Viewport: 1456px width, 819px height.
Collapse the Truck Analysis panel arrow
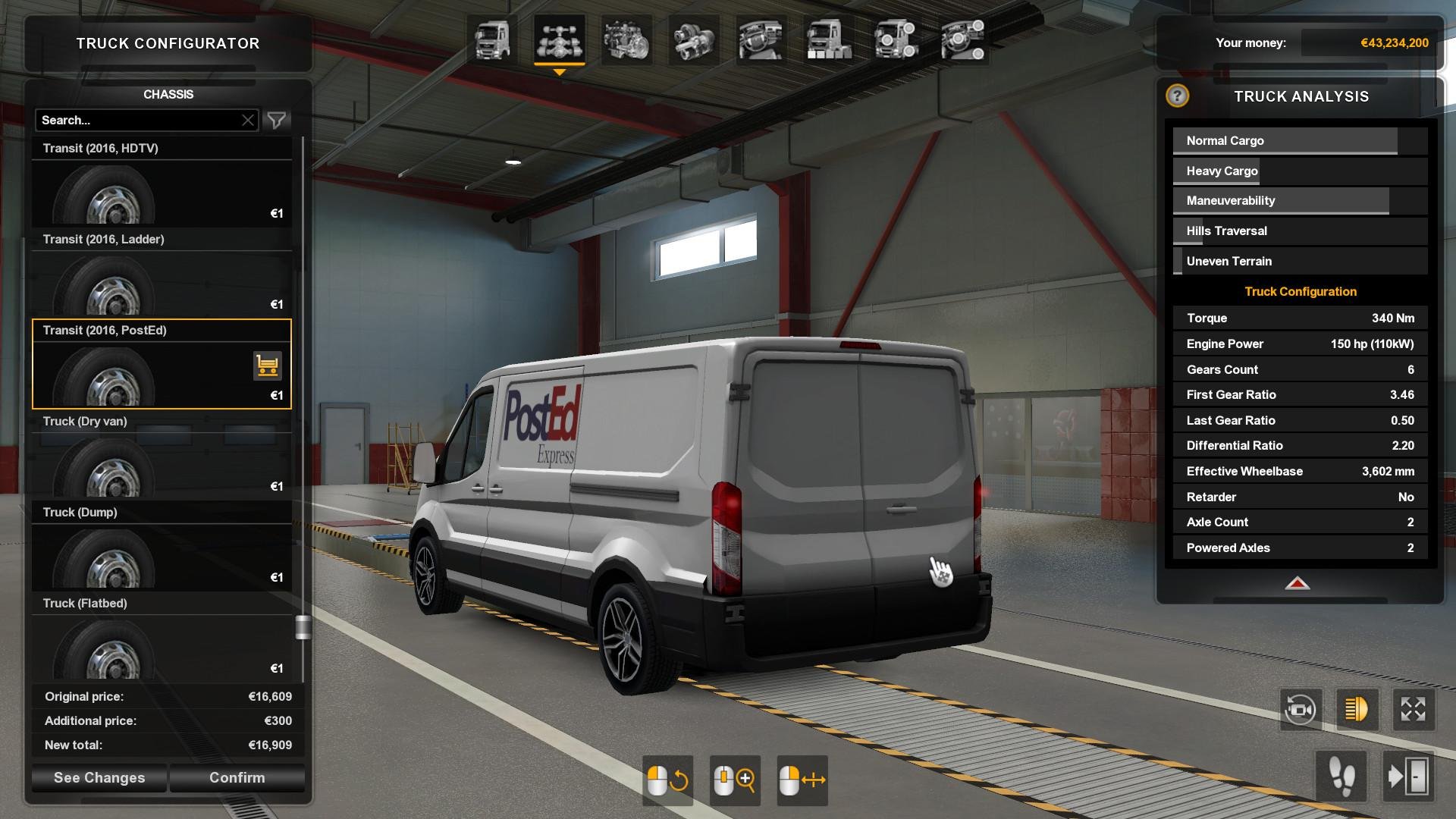click(x=1299, y=584)
